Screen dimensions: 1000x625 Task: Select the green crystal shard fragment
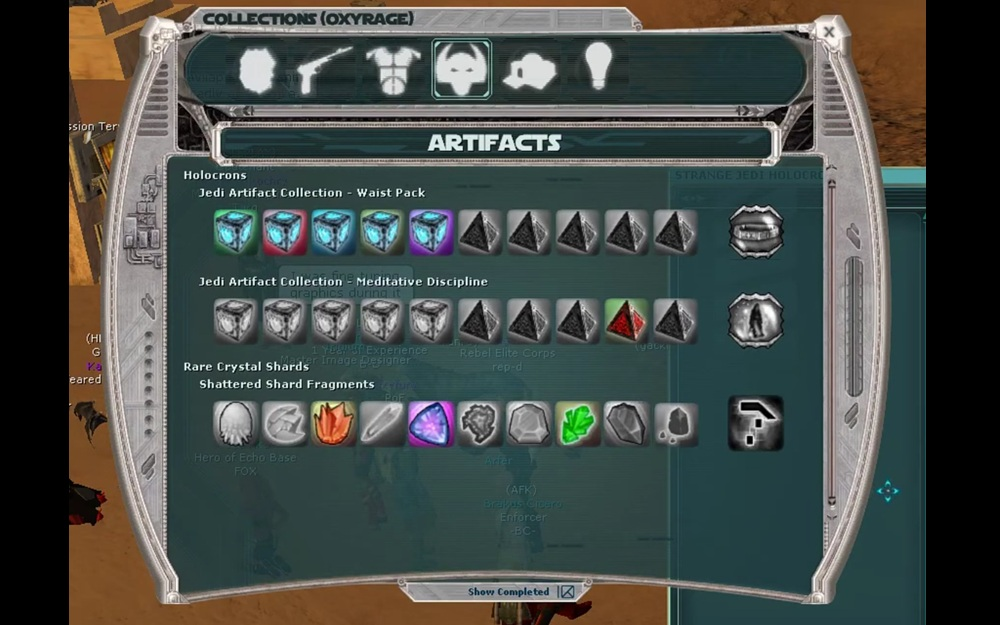point(577,424)
